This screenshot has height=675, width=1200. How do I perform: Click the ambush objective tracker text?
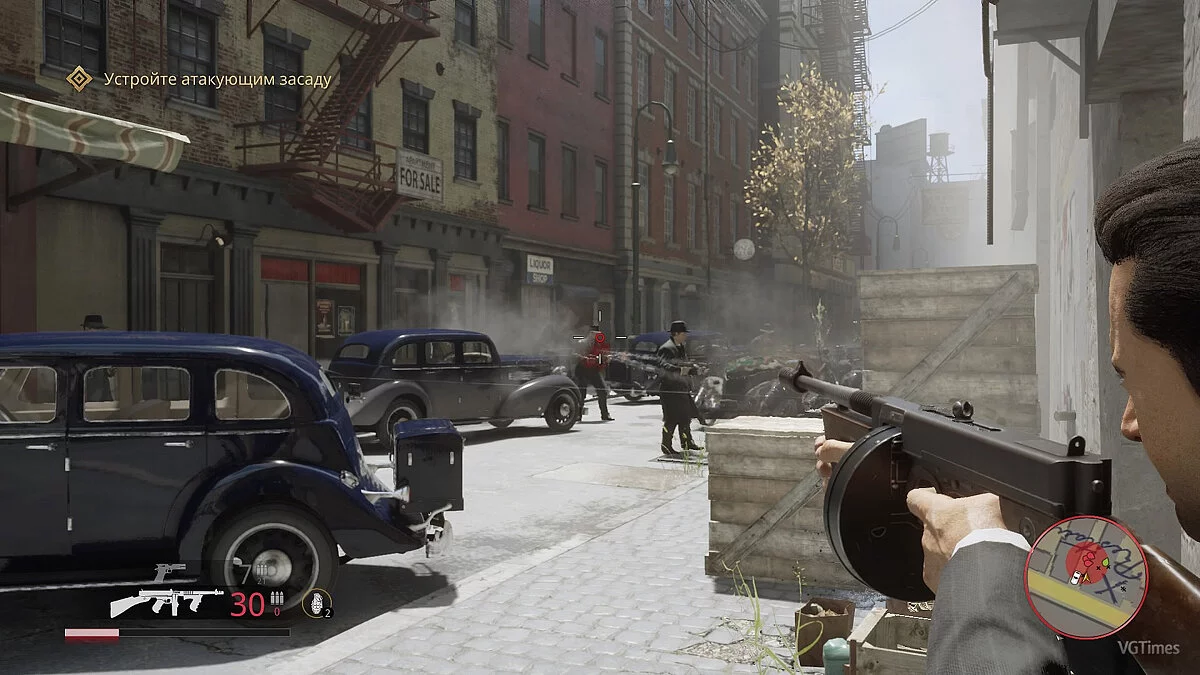click(x=216, y=79)
